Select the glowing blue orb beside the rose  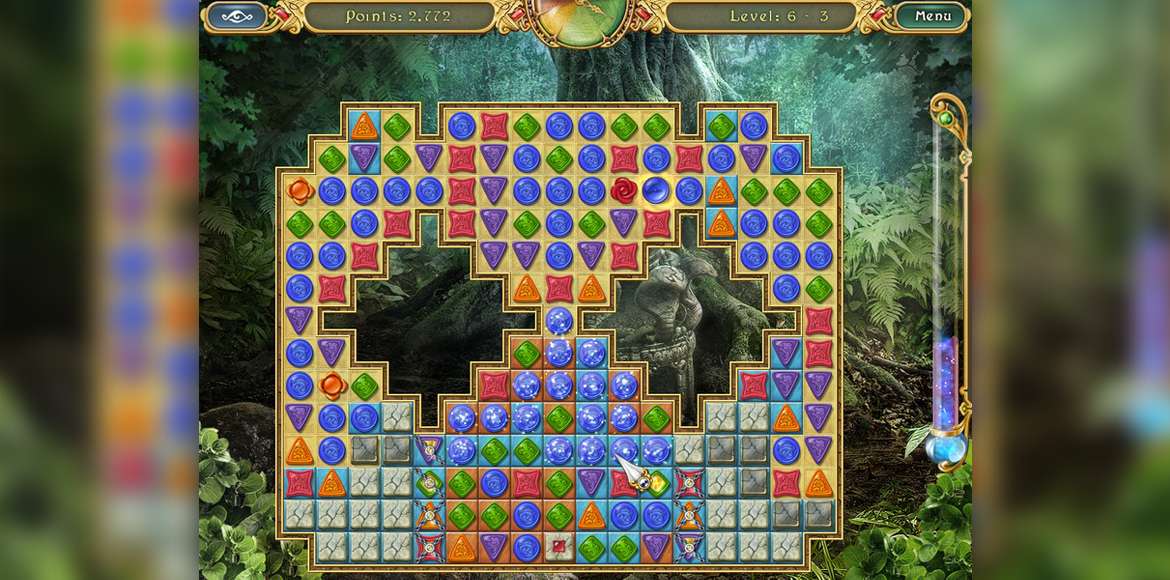tap(656, 190)
